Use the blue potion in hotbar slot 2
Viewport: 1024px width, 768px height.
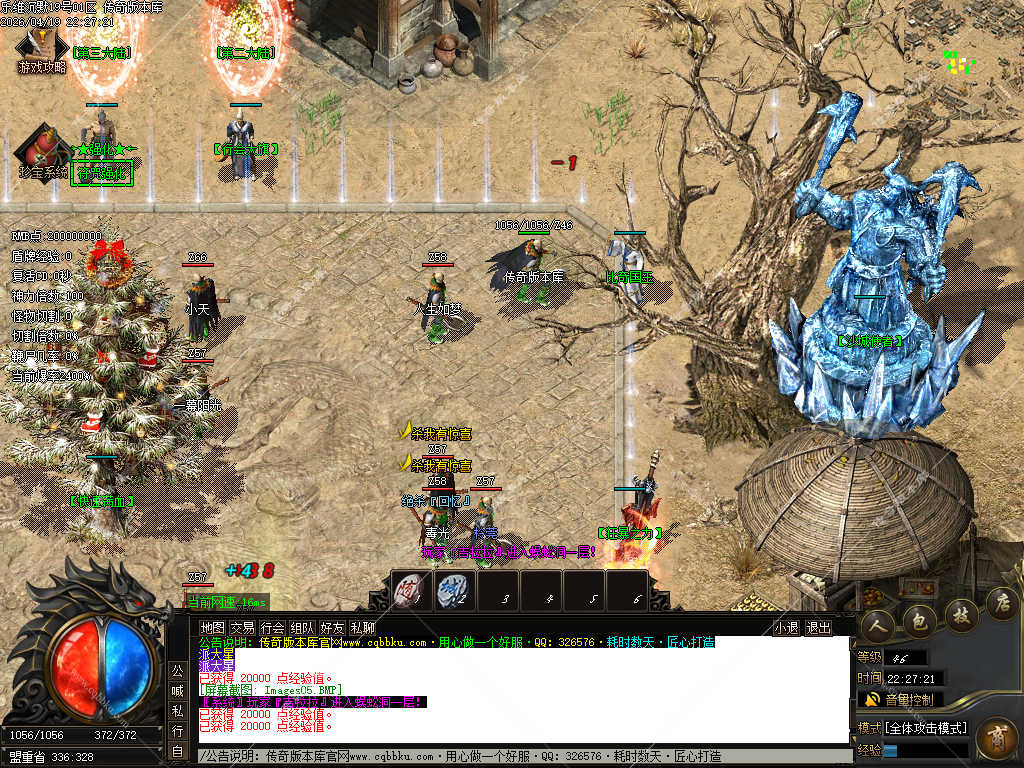454,591
